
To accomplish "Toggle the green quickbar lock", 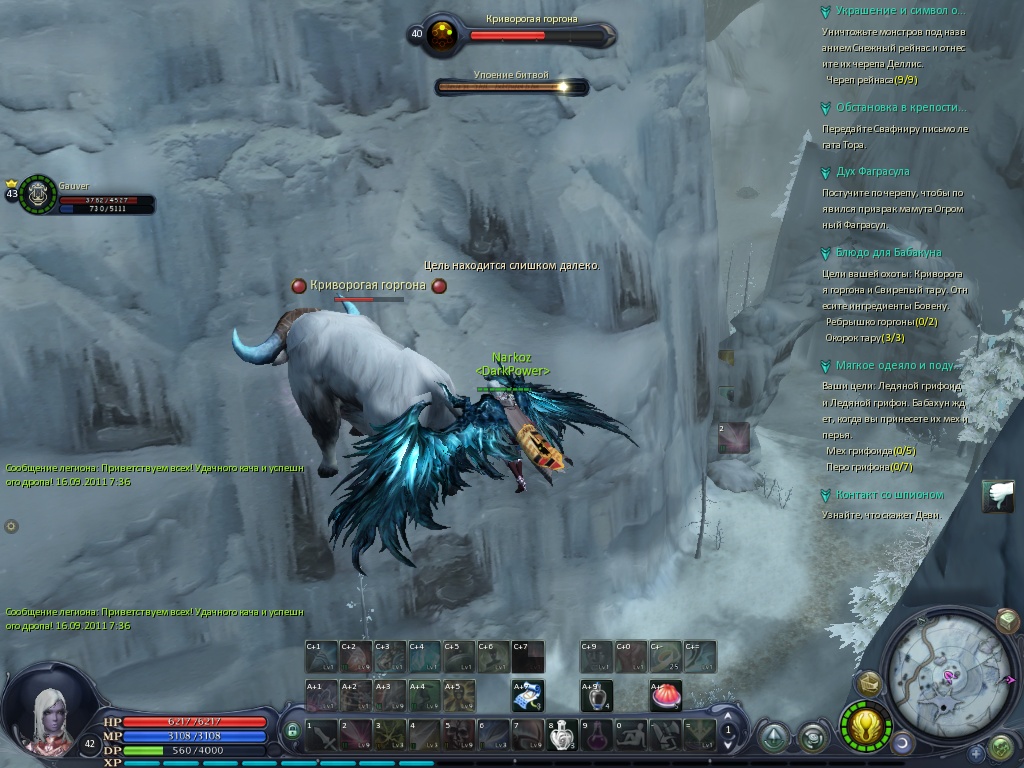I will click(x=292, y=733).
